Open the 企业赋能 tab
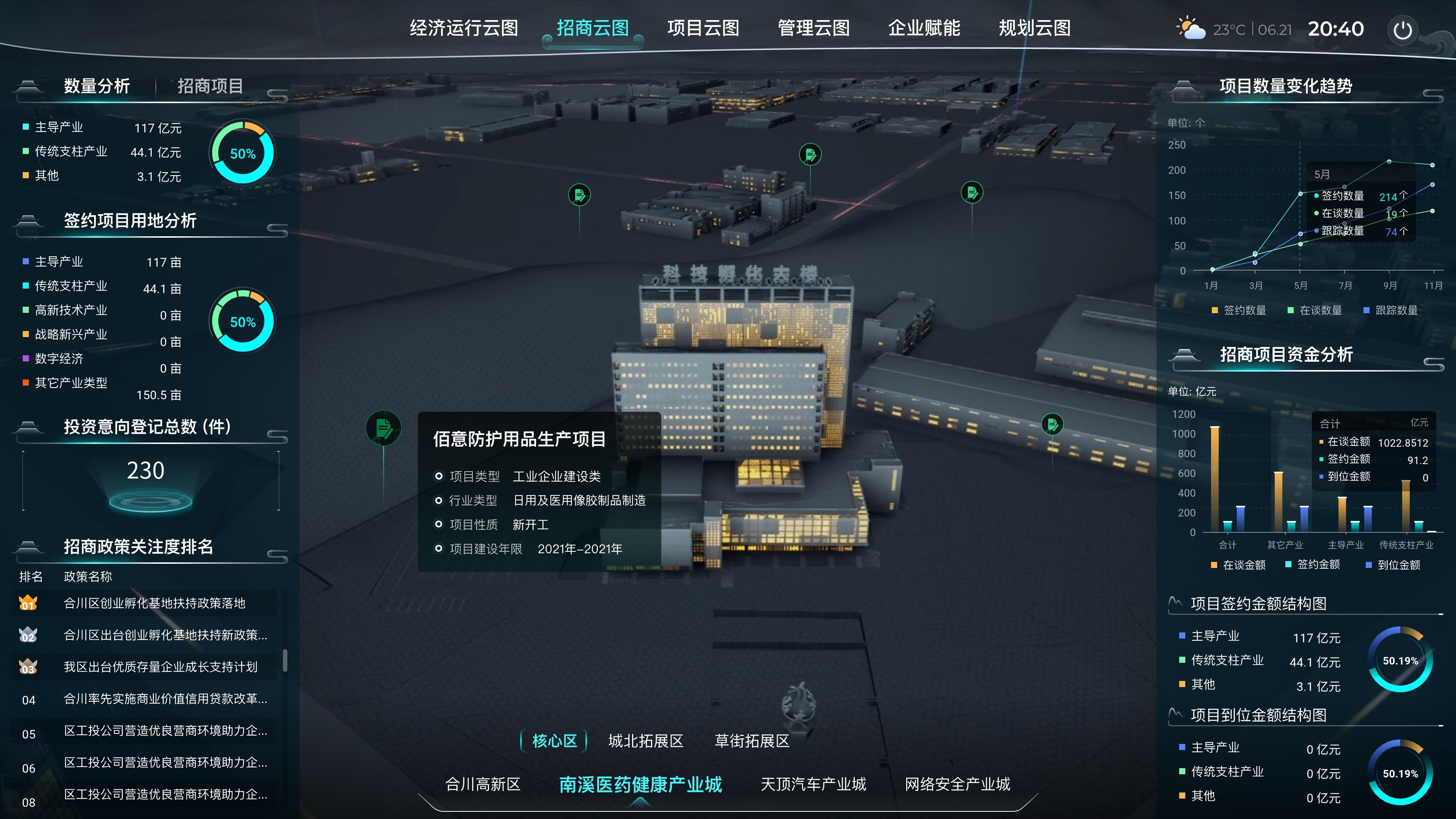 click(924, 28)
